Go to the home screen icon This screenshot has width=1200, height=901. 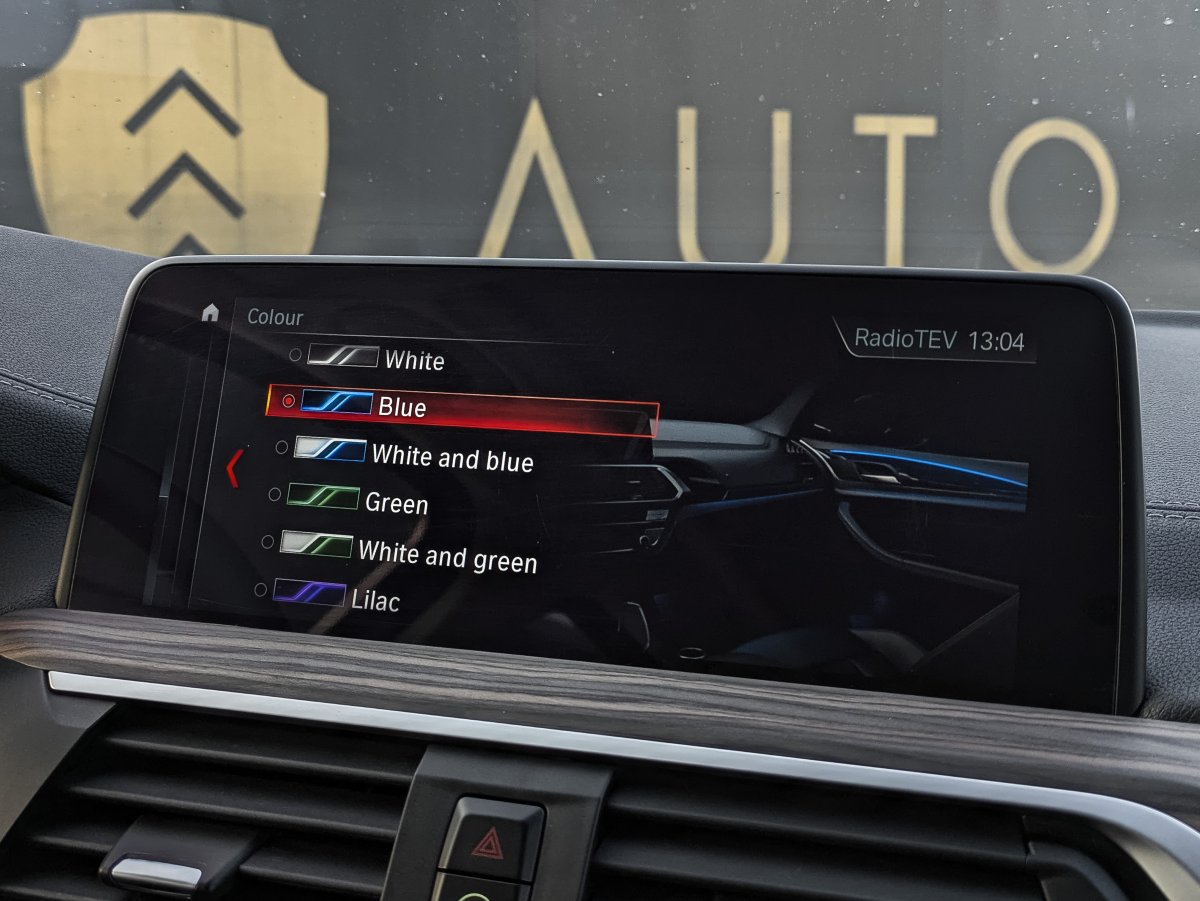(x=210, y=313)
